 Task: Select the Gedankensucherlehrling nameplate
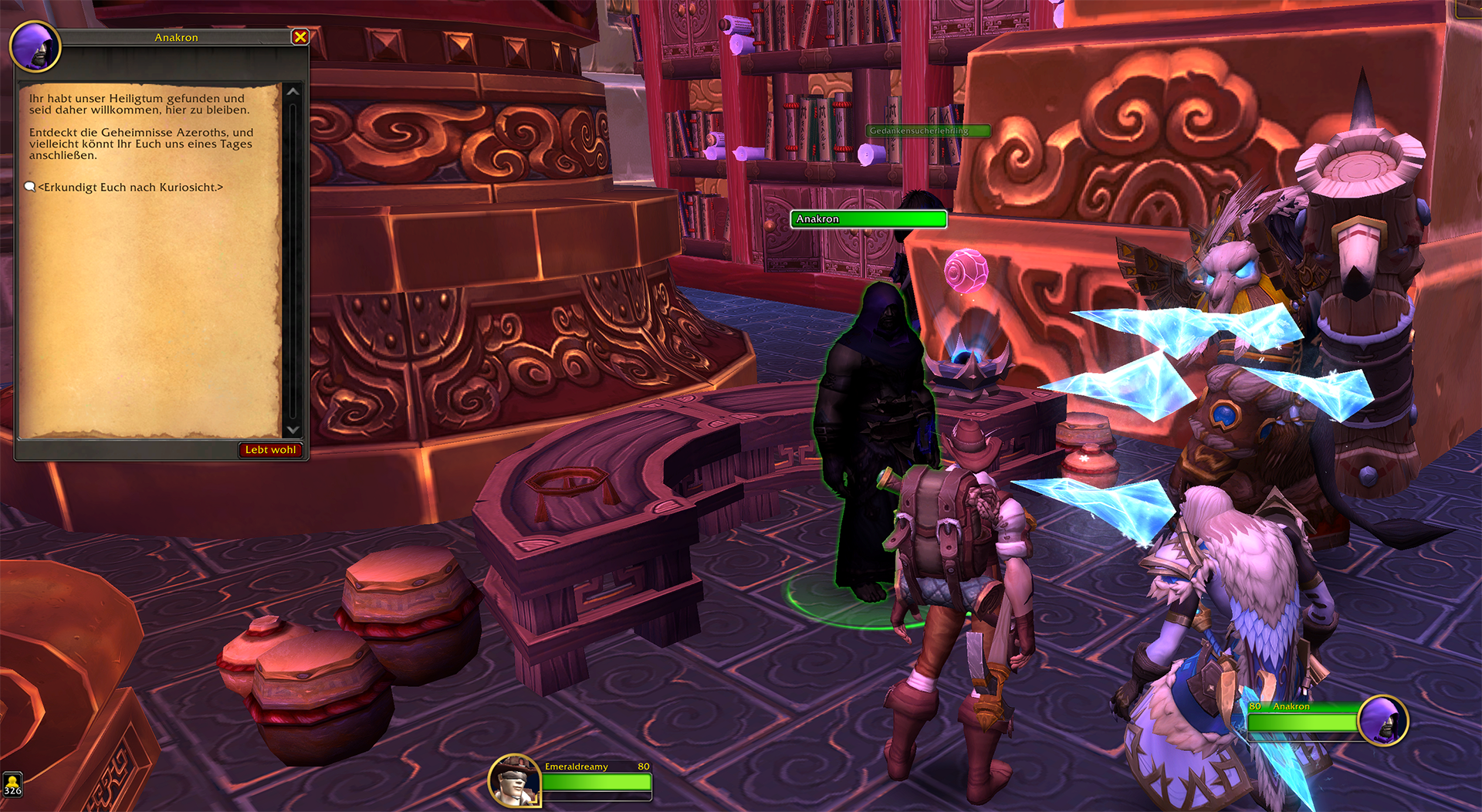tap(927, 131)
